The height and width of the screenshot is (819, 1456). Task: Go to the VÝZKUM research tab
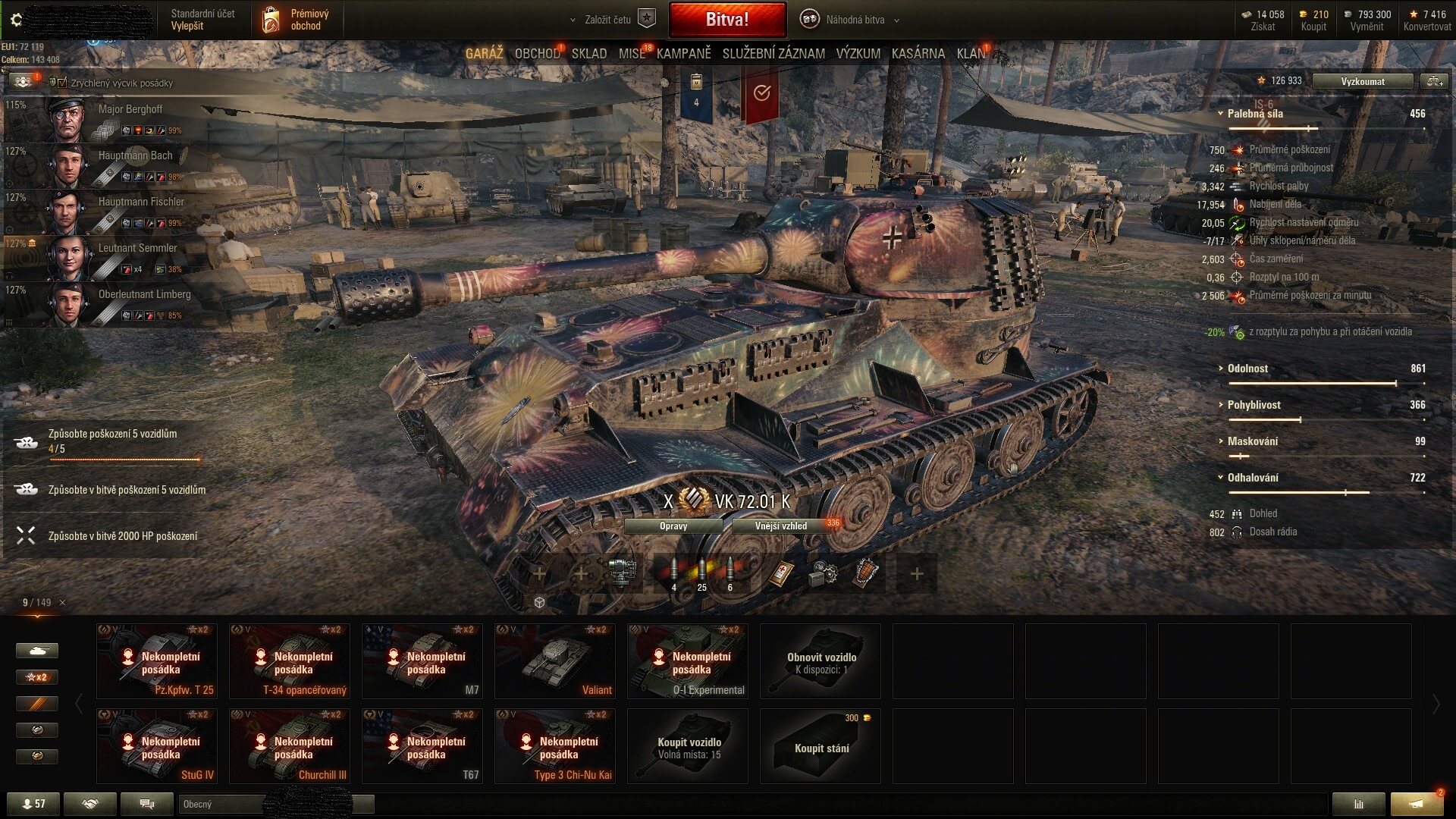pyautogui.click(x=858, y=53)
